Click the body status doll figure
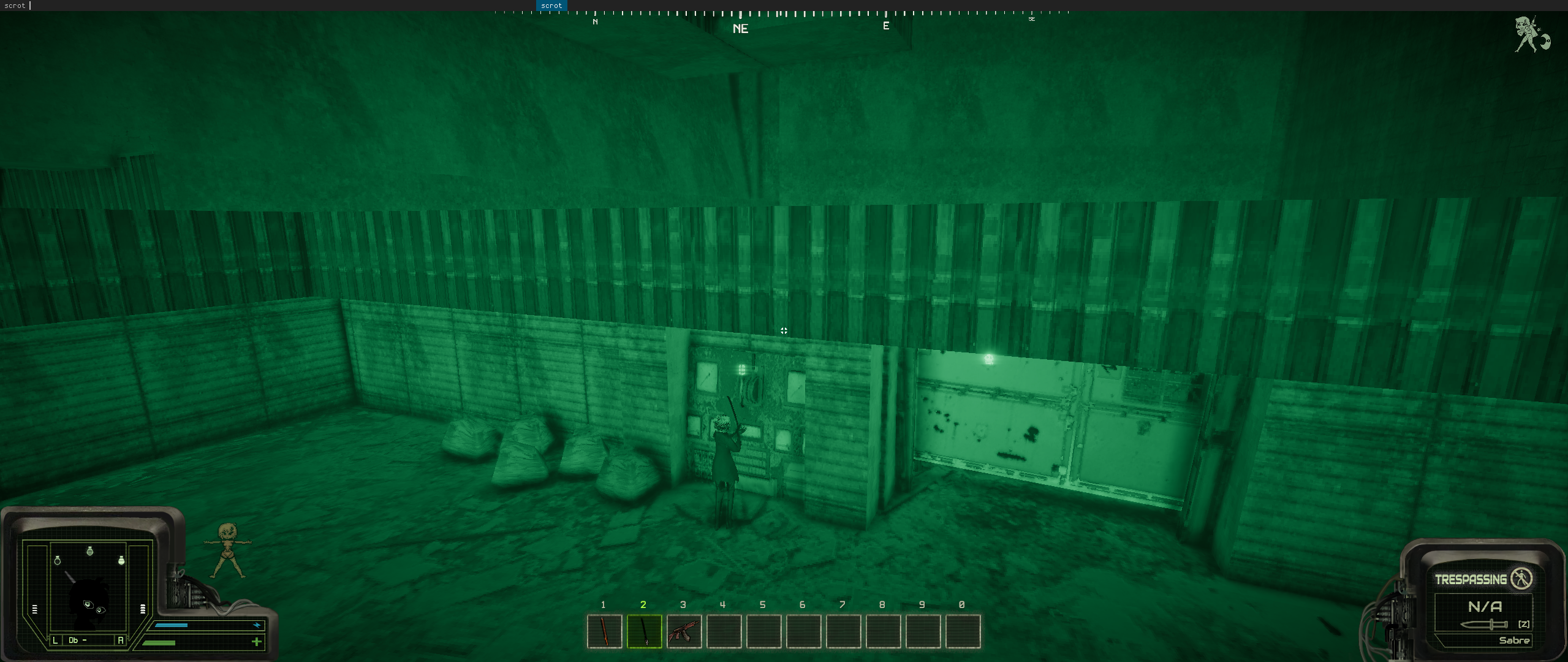1568x662 pixels. pos(229,551)
